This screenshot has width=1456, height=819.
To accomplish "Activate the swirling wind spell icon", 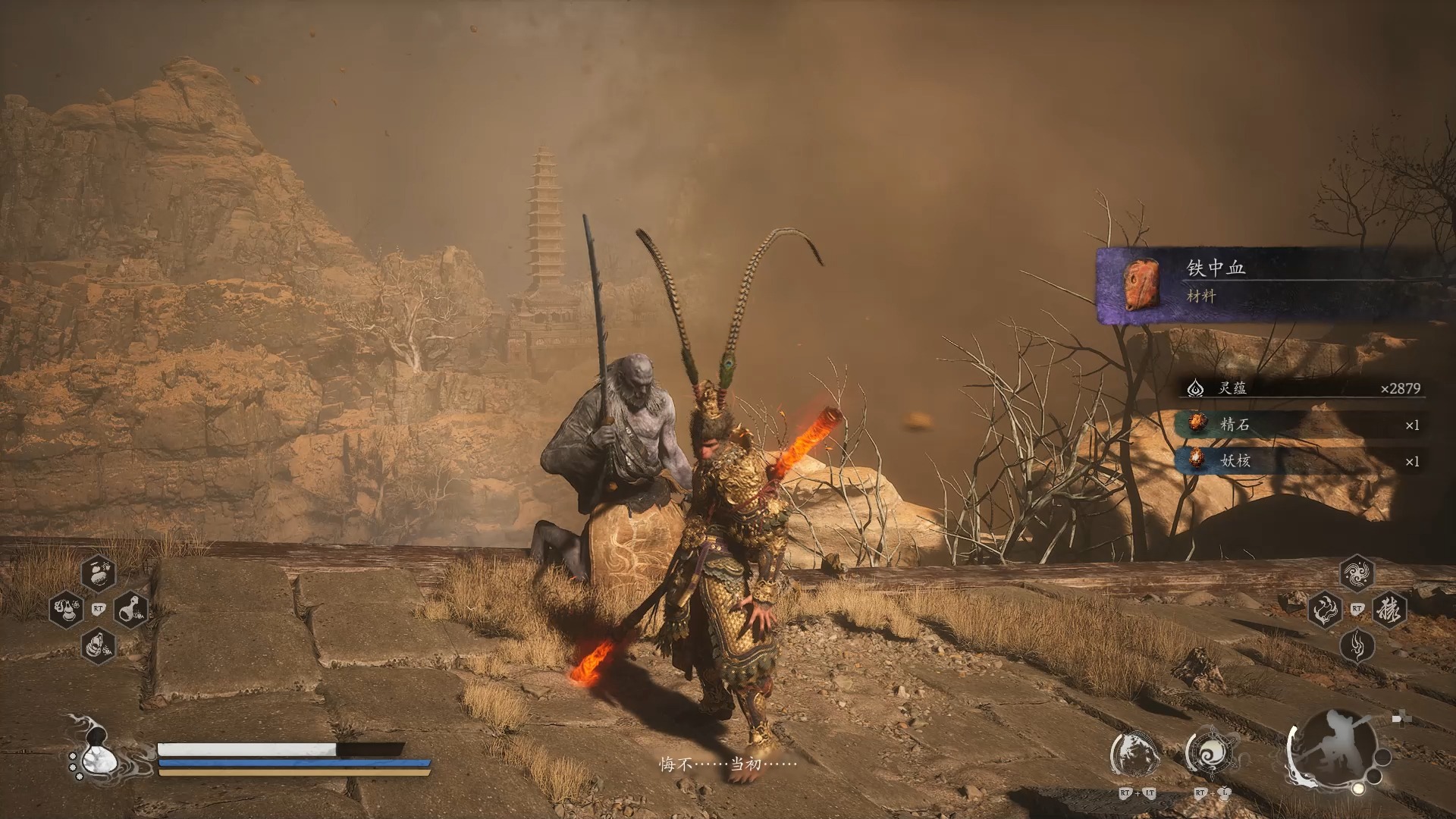I will click(x=1357, y=573).
